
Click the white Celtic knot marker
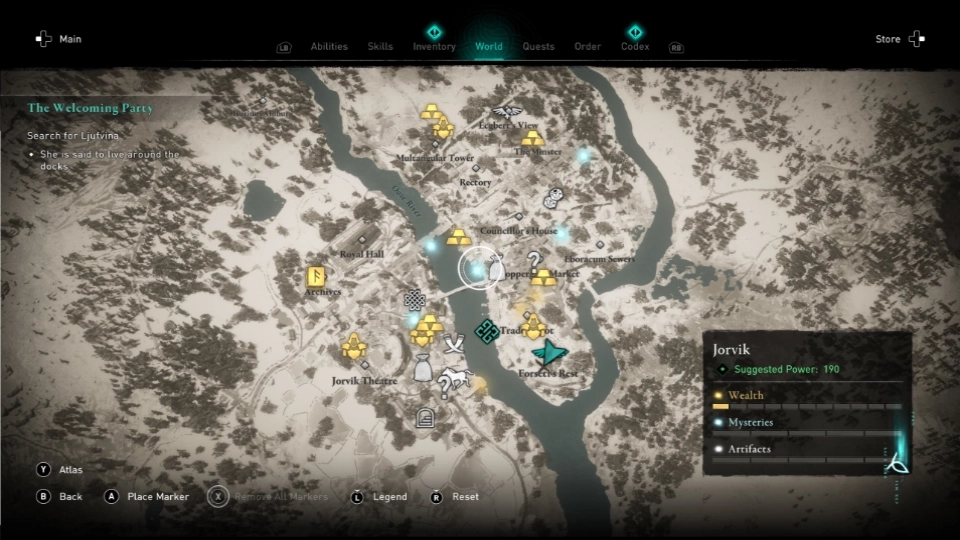(414, 298)
